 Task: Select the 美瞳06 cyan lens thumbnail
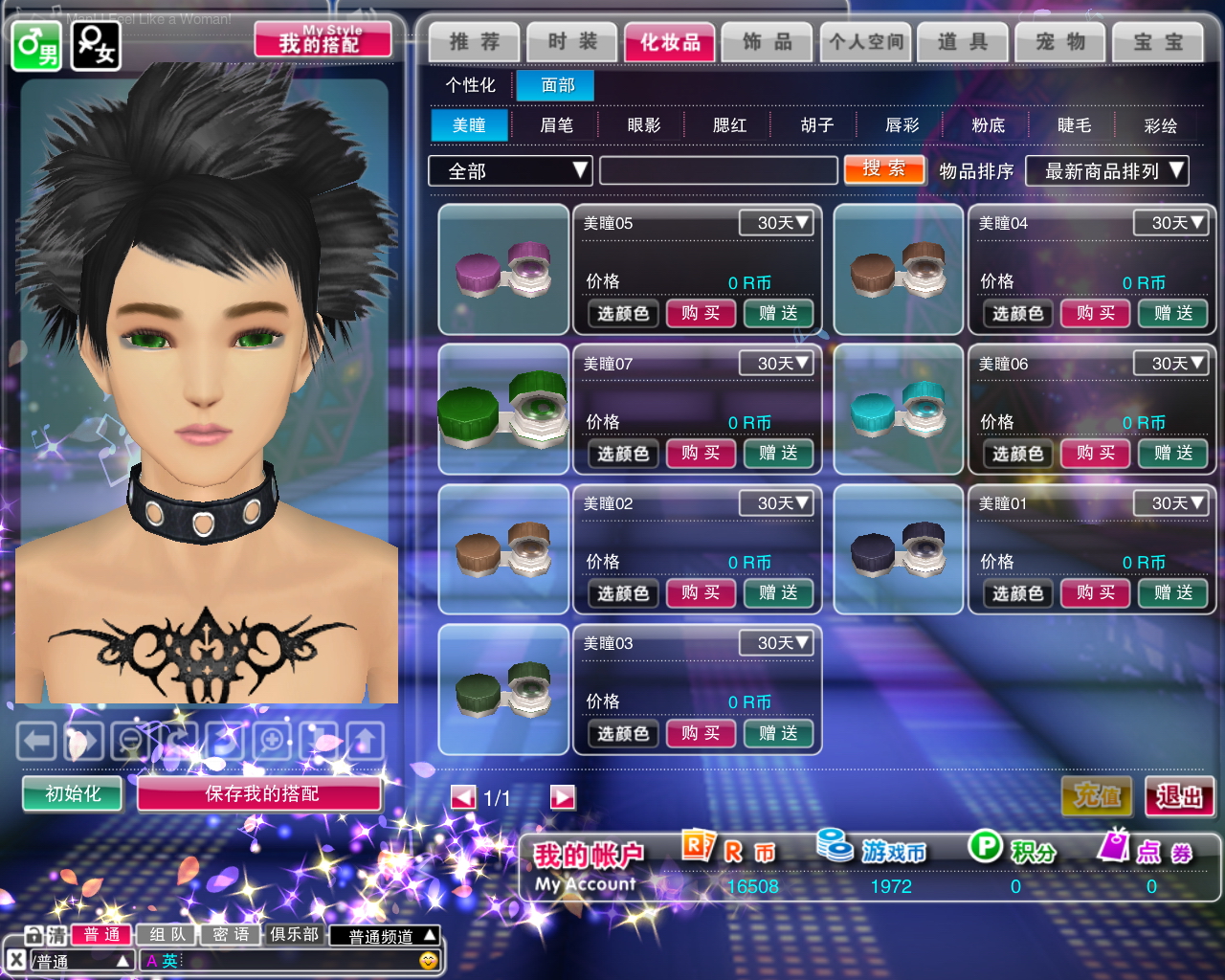point(899,410)
